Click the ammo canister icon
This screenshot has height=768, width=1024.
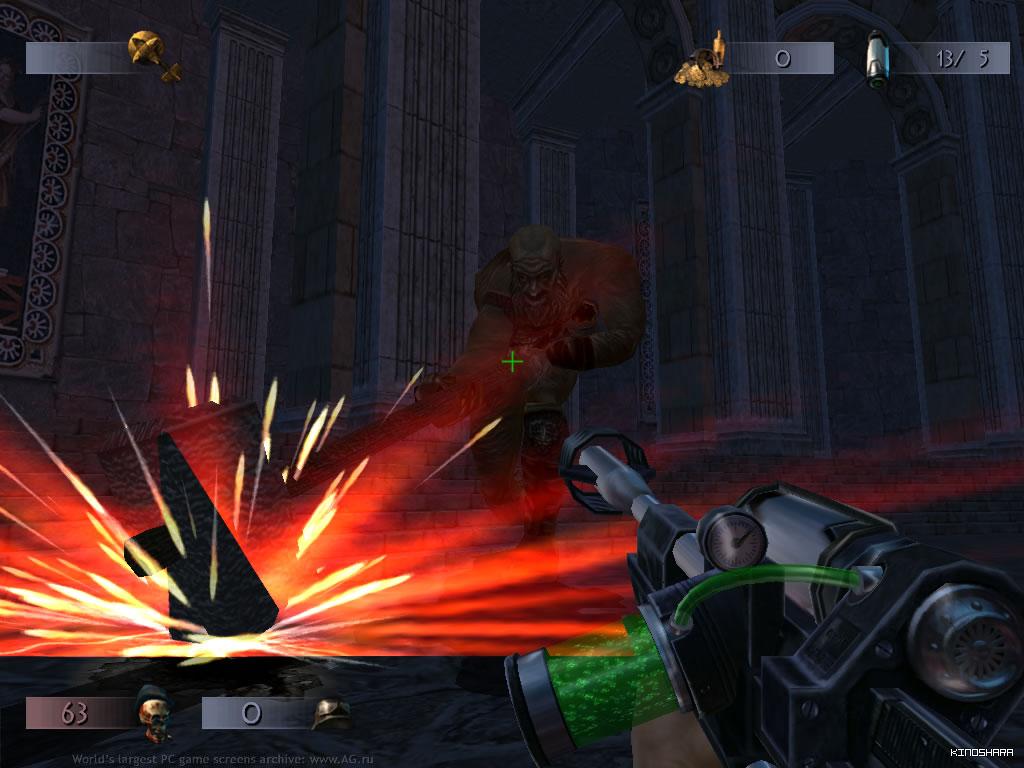pyautogui.click(x=878, y=56)
